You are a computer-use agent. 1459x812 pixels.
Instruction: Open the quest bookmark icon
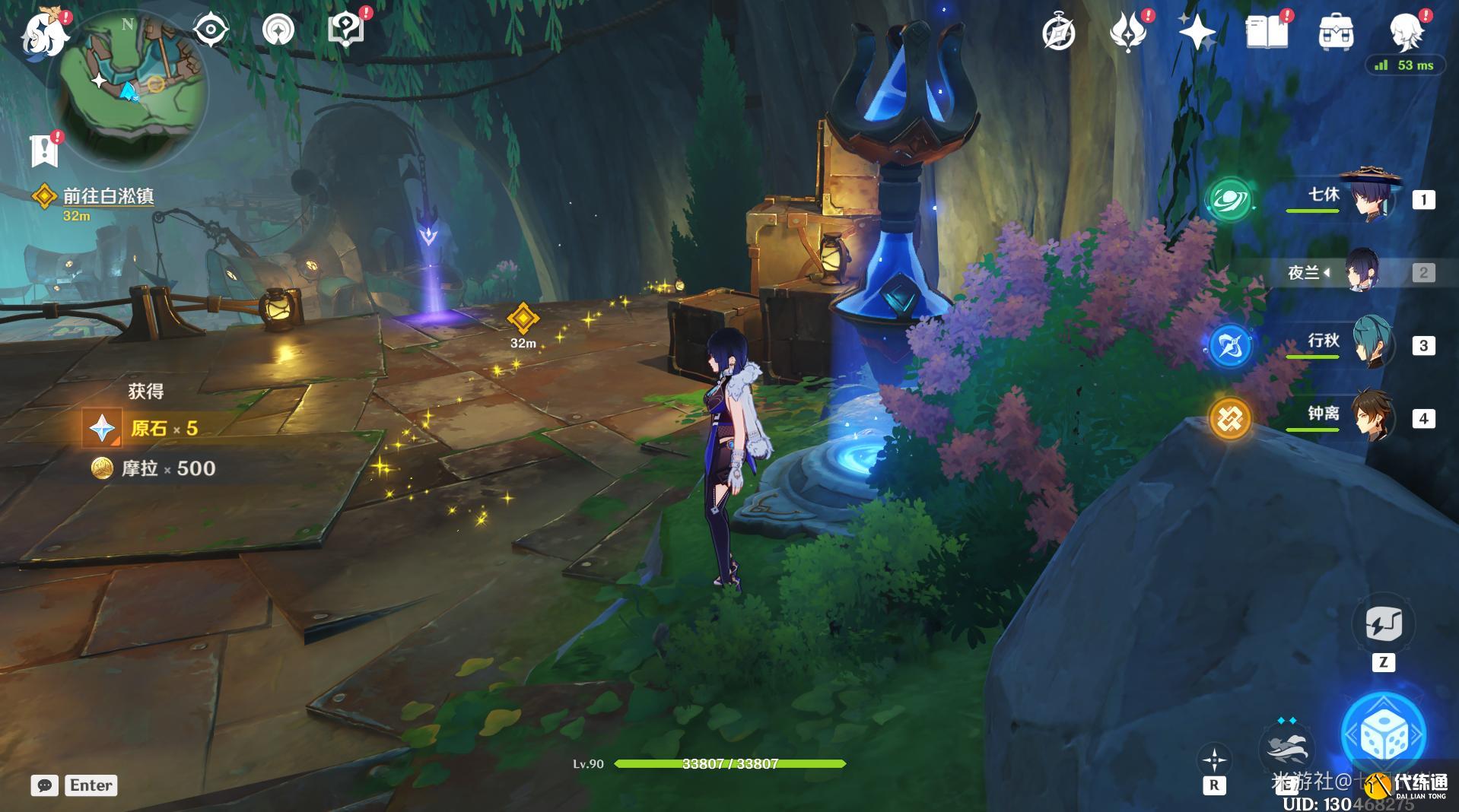tap(44, 151)
